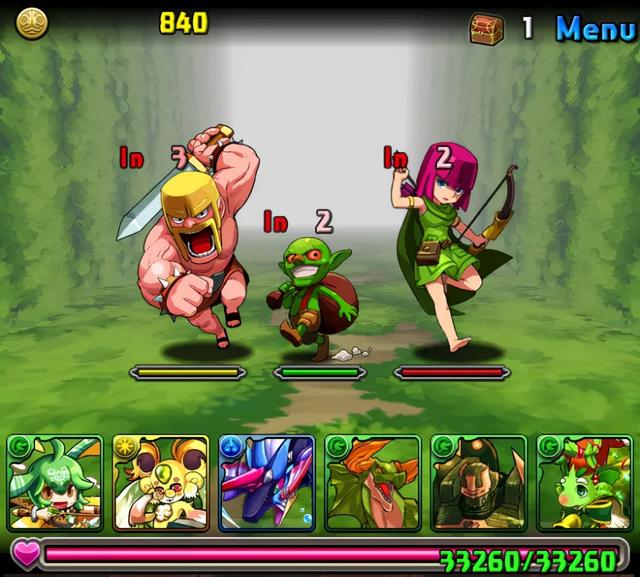
Task: Select the green-haired horned girl monster
Action: tap(55, 482)
